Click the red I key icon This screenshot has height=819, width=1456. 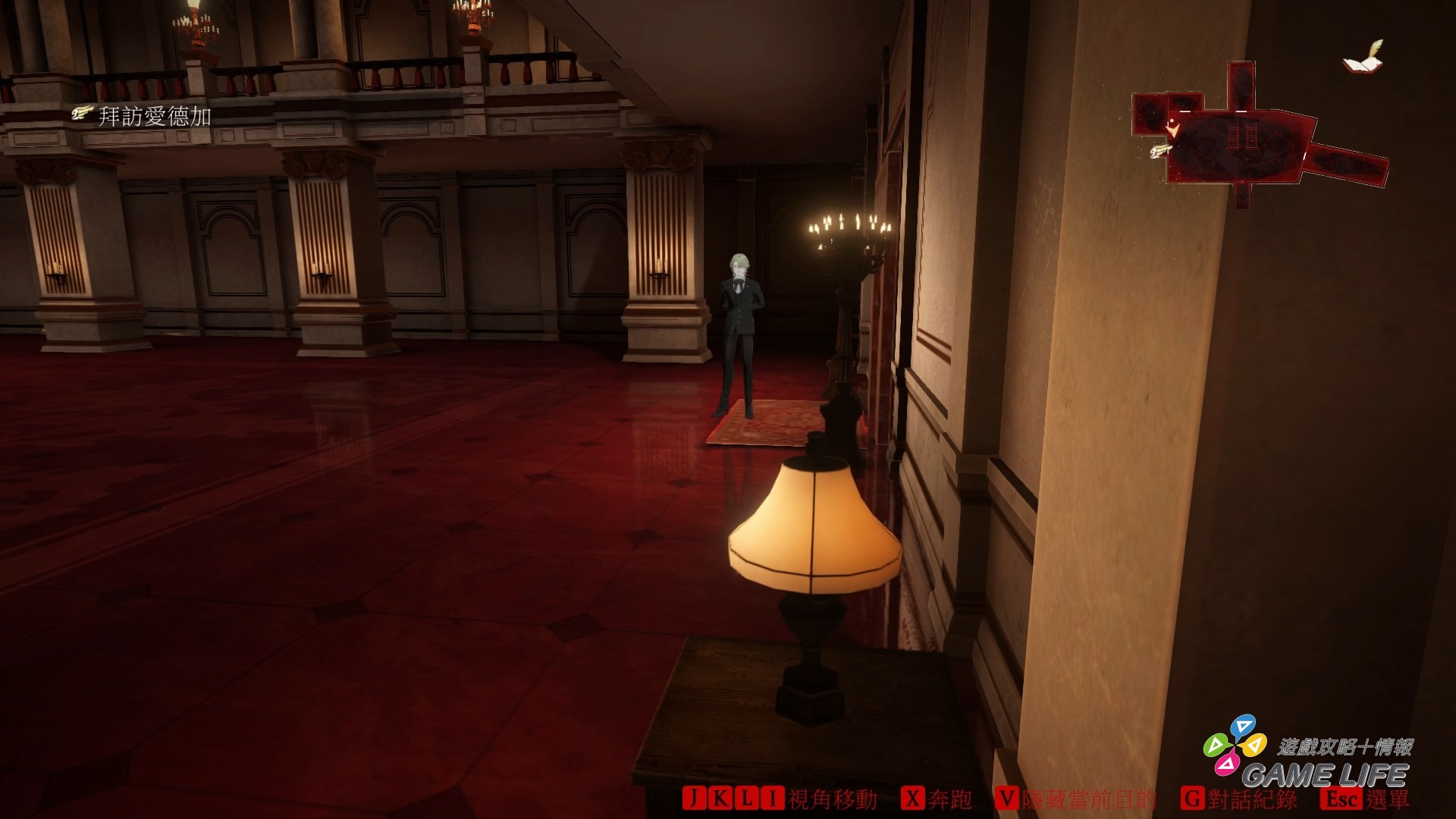pos(770,798)
